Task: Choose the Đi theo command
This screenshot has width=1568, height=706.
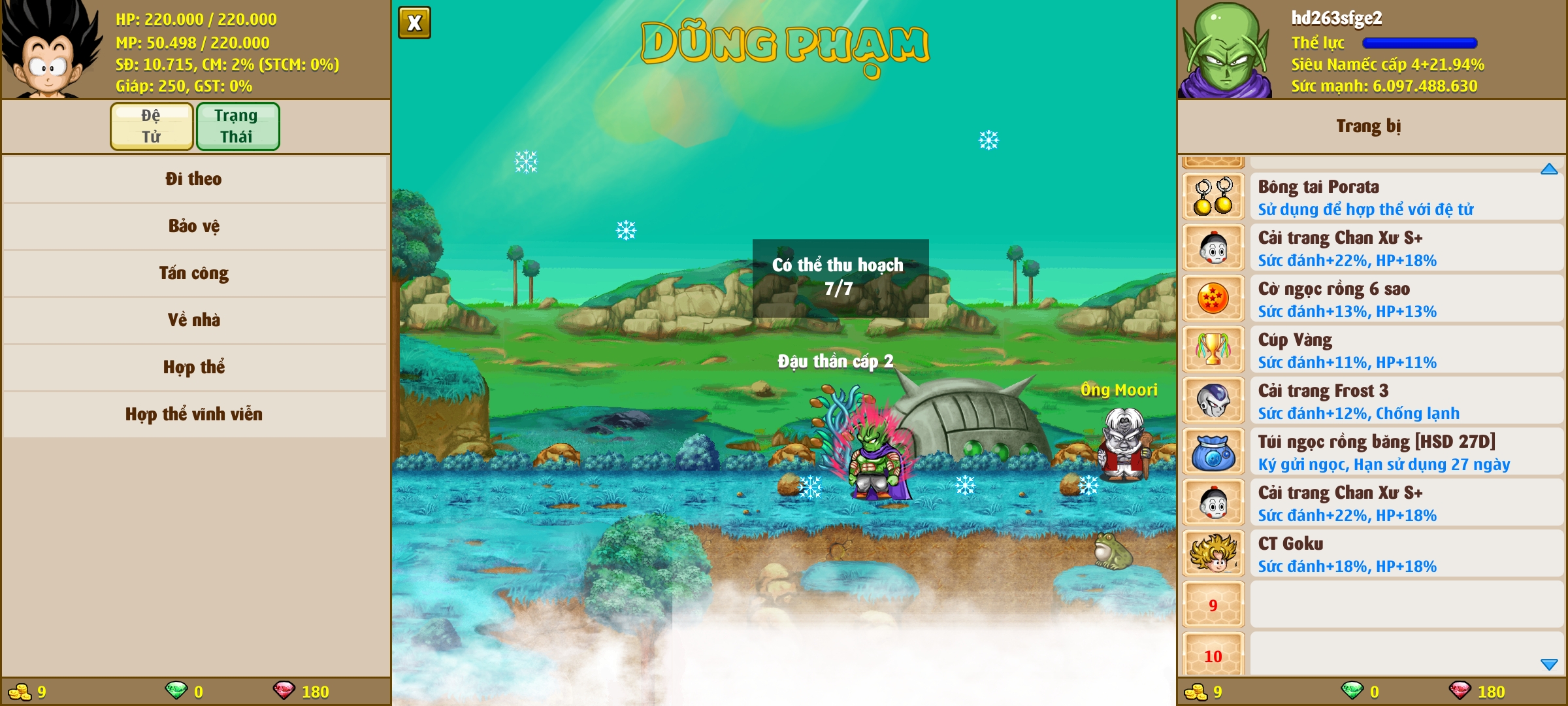Action: pos(194,179)
